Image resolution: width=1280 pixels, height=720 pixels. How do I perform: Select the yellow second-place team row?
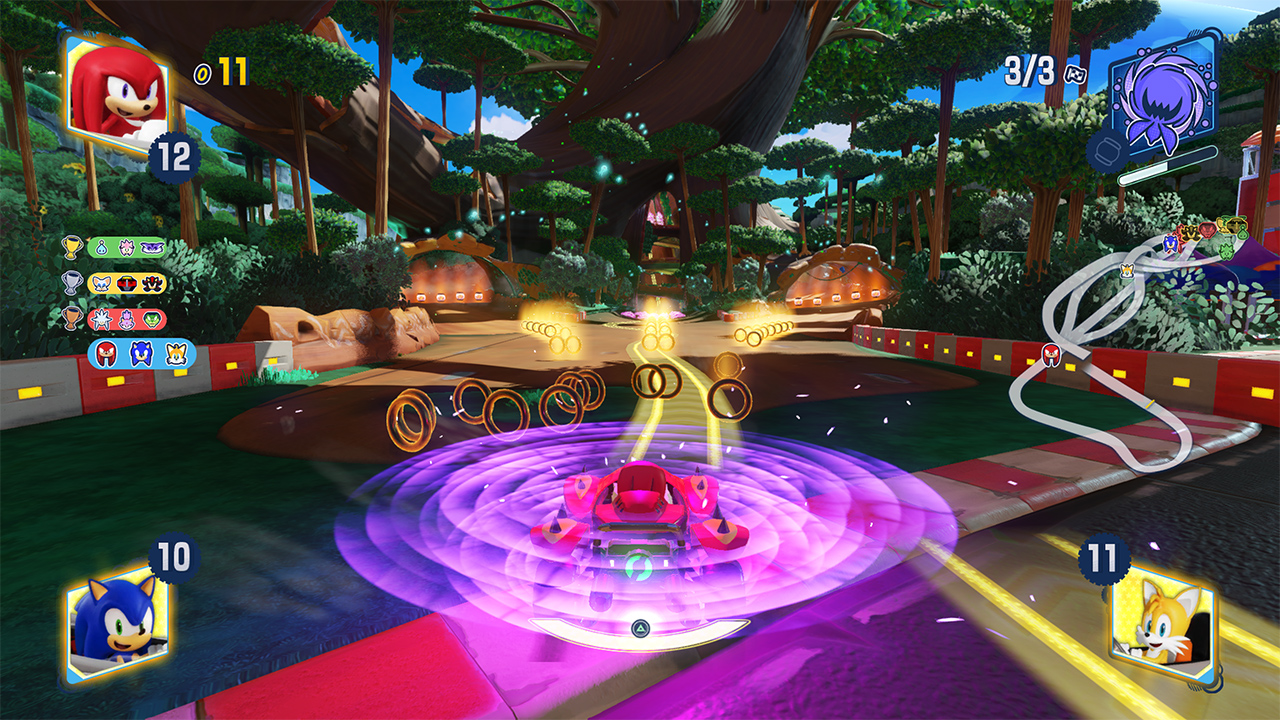click(x=127, y=283)
